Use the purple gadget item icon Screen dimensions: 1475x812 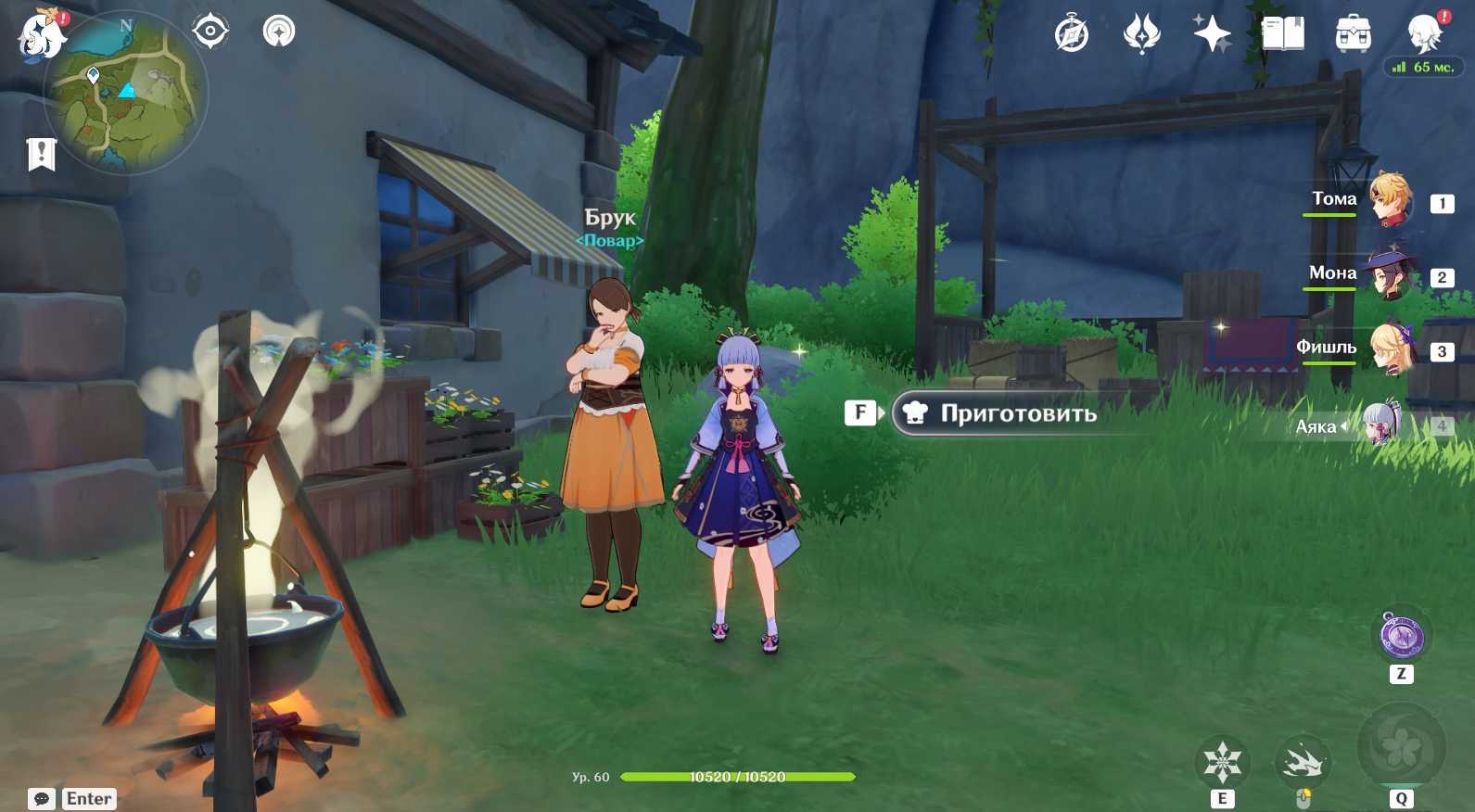coord(1401,636)
